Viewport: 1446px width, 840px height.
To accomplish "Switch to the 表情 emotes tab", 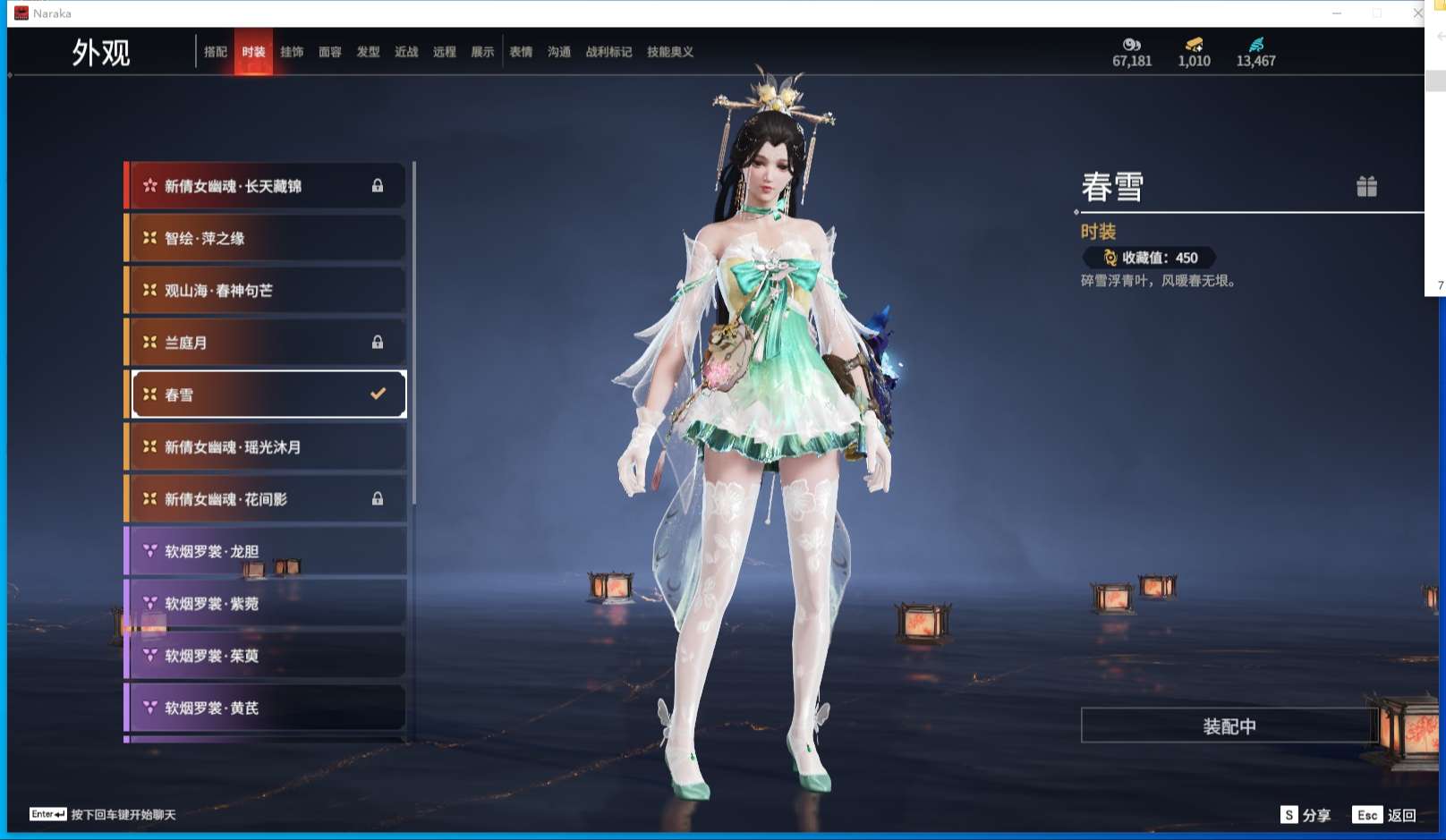I will pos(521,52).
